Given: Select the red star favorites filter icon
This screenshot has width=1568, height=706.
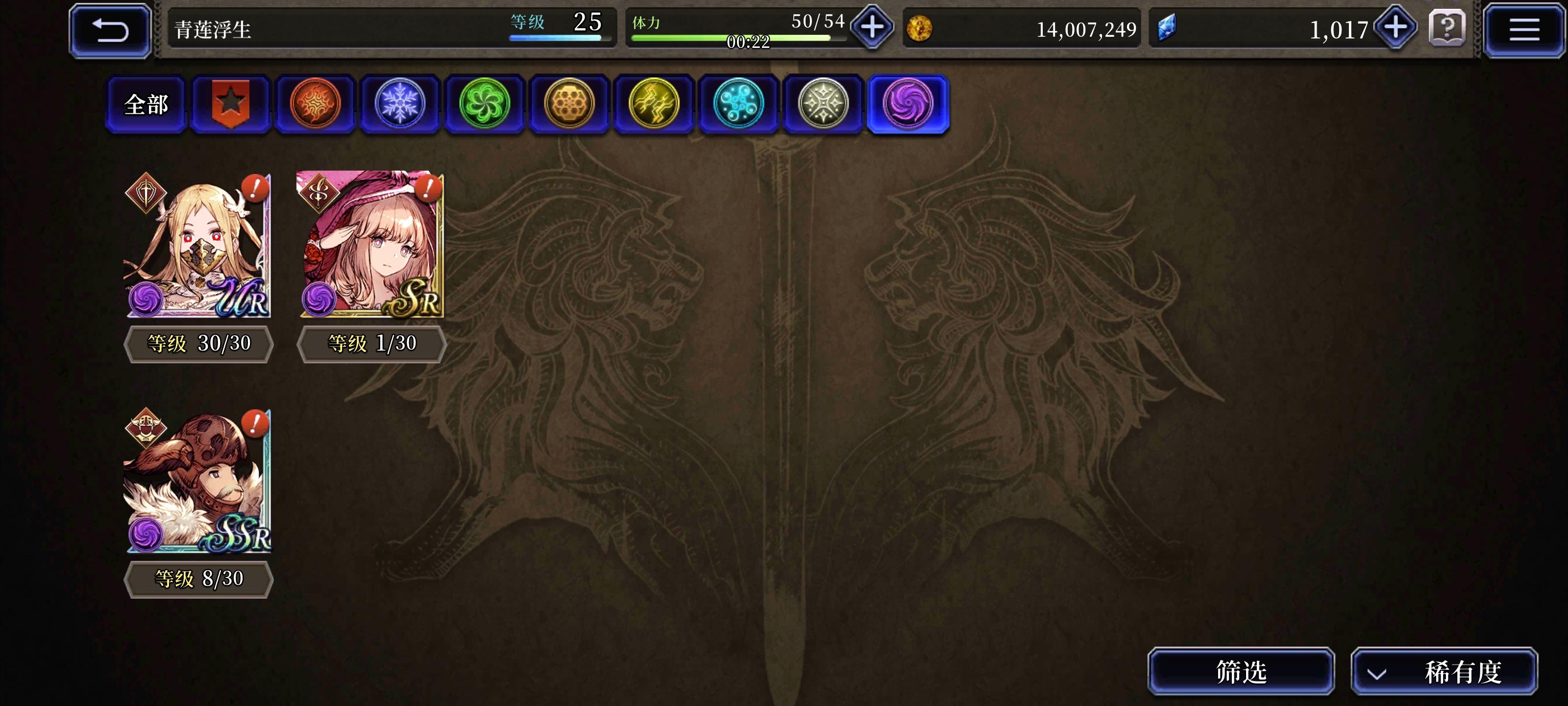Looking at the screenshot, I should tap(231, 103).
